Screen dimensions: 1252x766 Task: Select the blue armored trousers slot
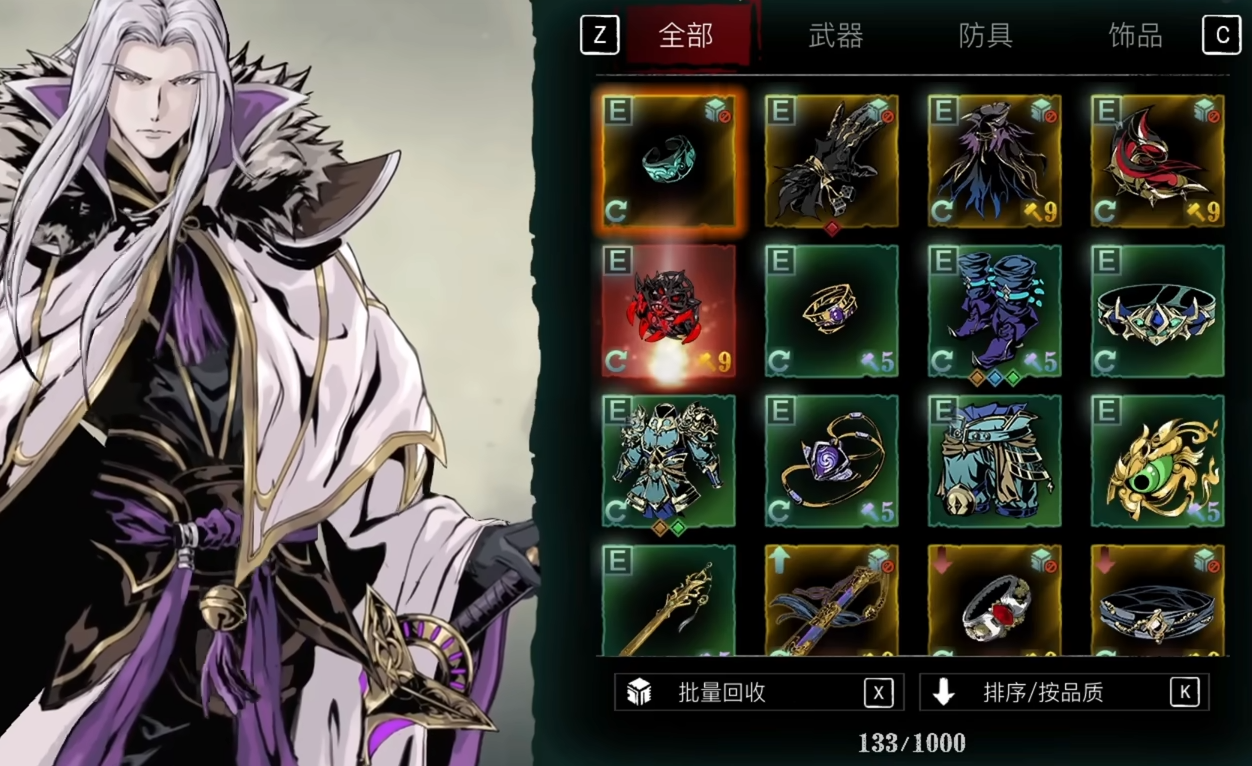click(994, 461)
